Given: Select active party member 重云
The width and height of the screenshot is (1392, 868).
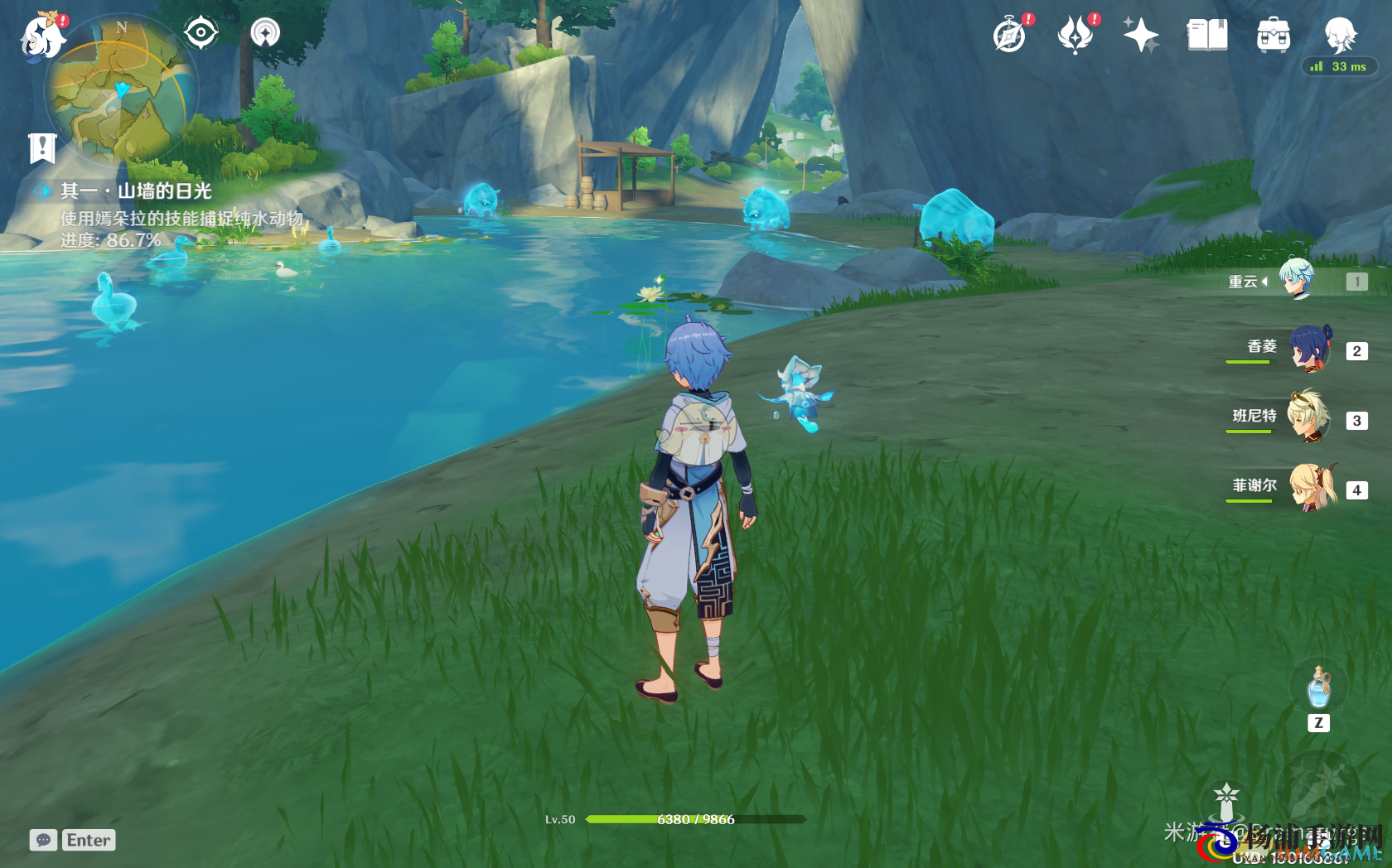Looking at the screenshot, I should [1297, 280].
